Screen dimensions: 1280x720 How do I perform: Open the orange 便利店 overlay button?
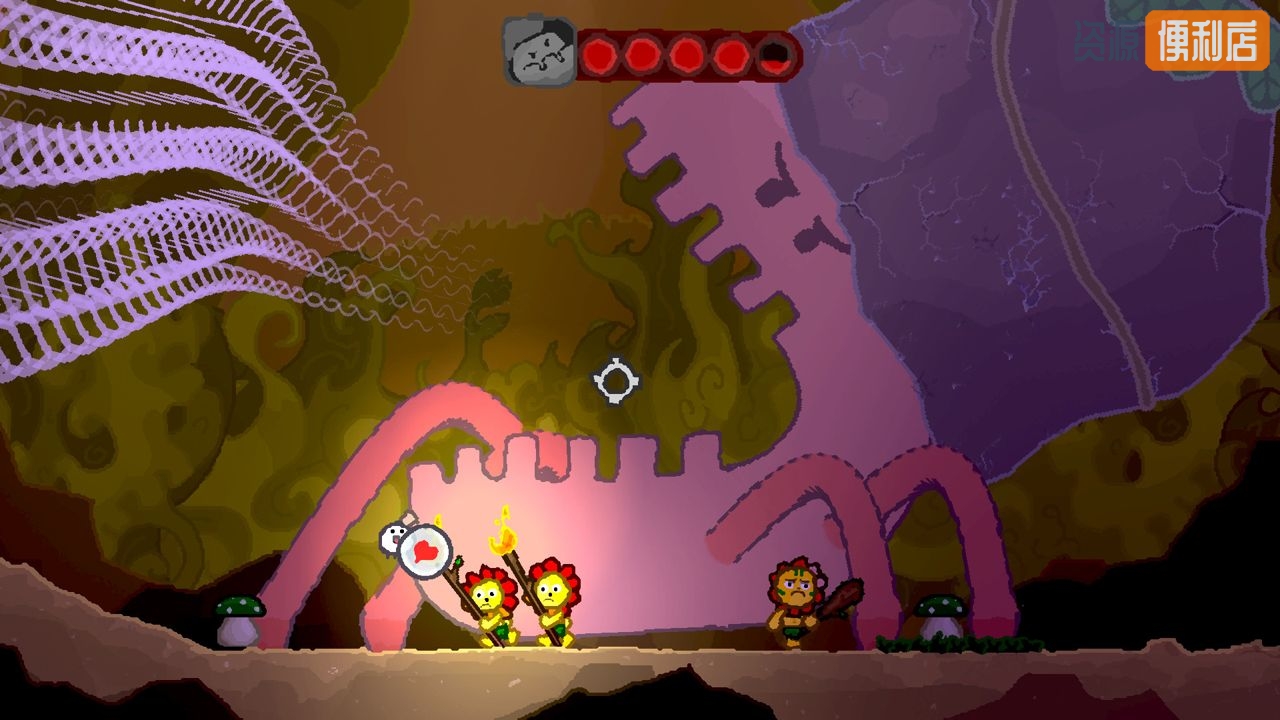pyautogui.click(x=1206, y=41)
